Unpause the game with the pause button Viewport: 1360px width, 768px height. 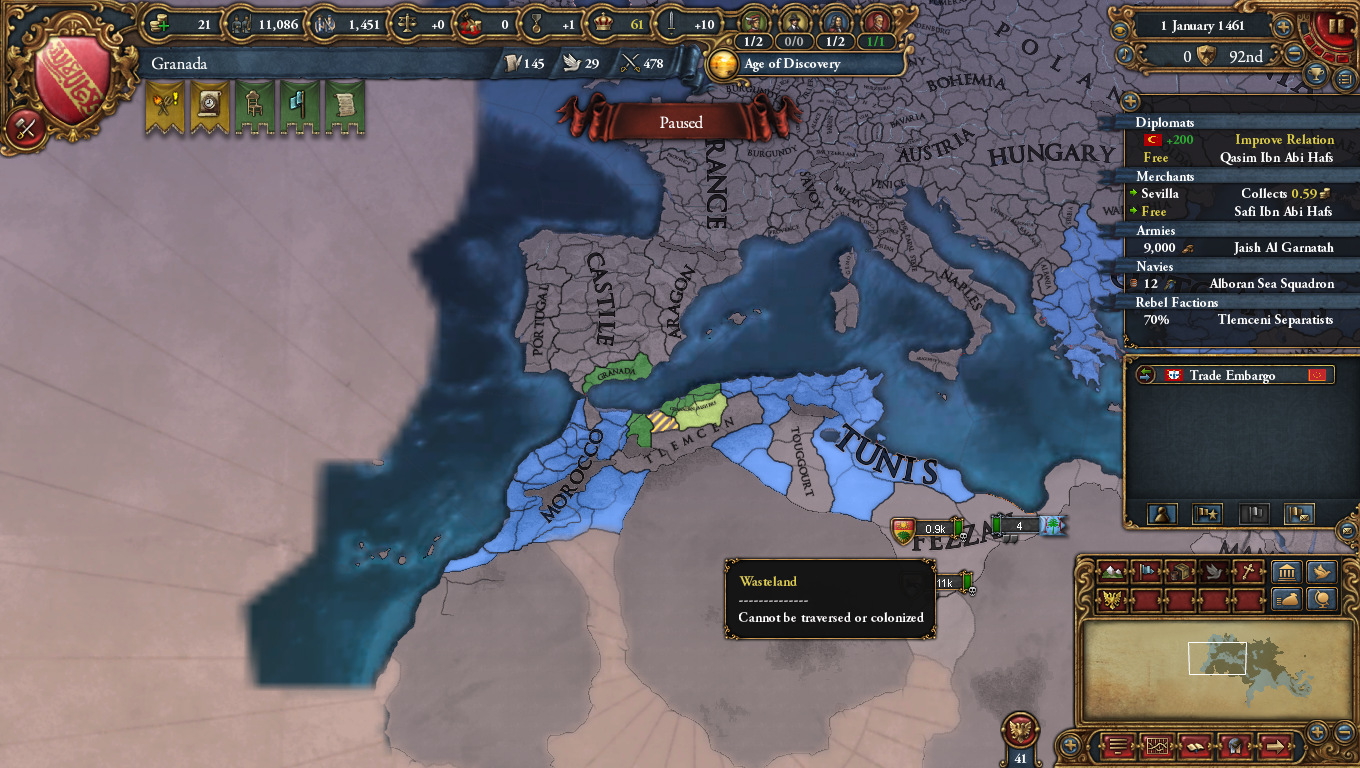1337,26
